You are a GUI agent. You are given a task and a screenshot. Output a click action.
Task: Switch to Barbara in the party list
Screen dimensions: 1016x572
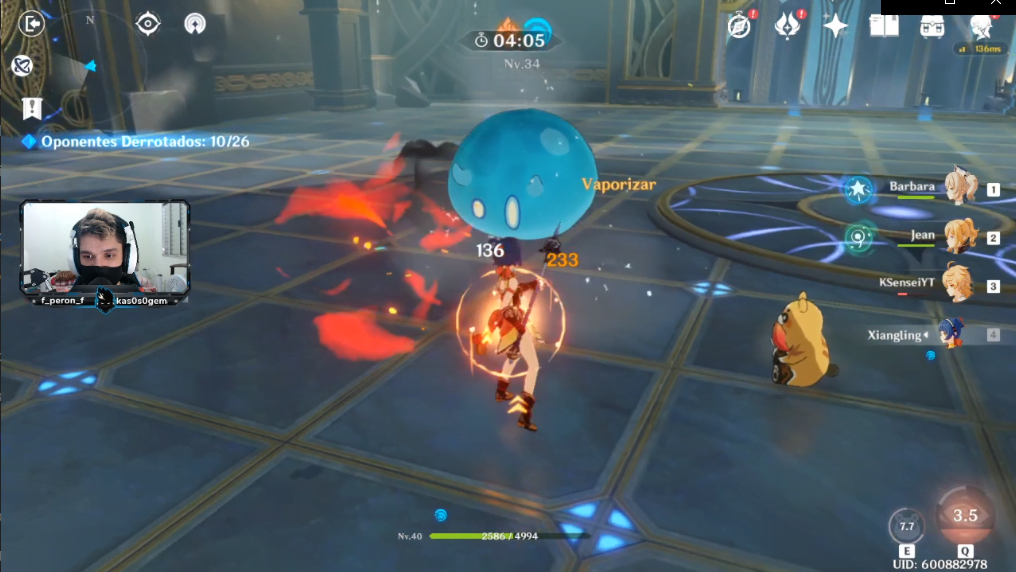[x=960, y=187]
